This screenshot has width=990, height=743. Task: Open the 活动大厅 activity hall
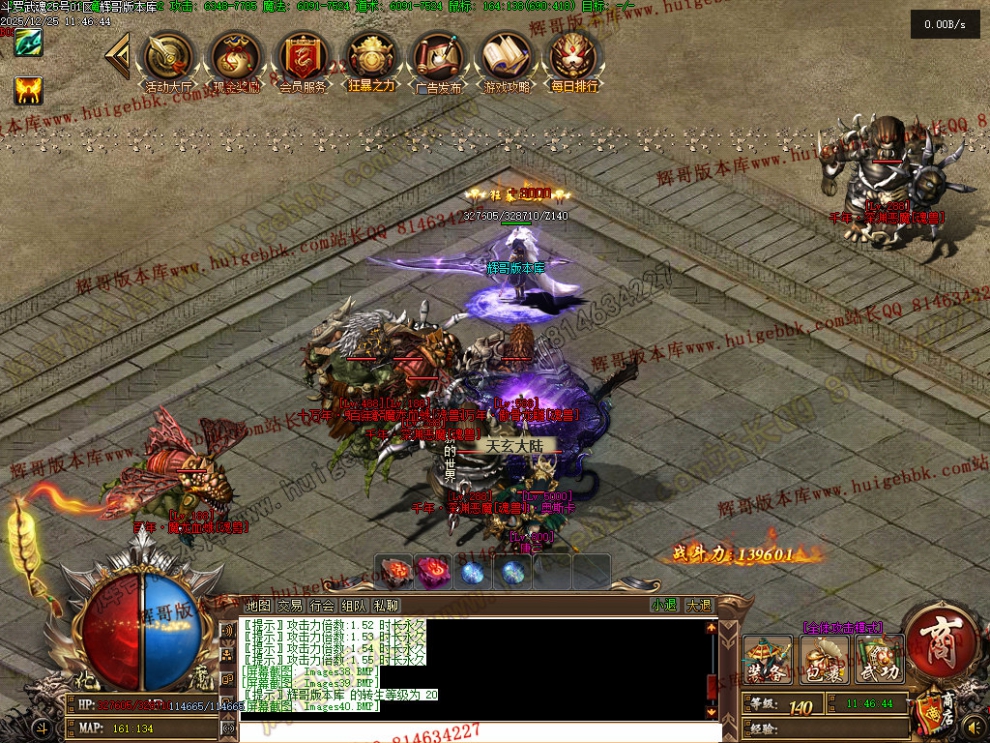click(169, 60)
